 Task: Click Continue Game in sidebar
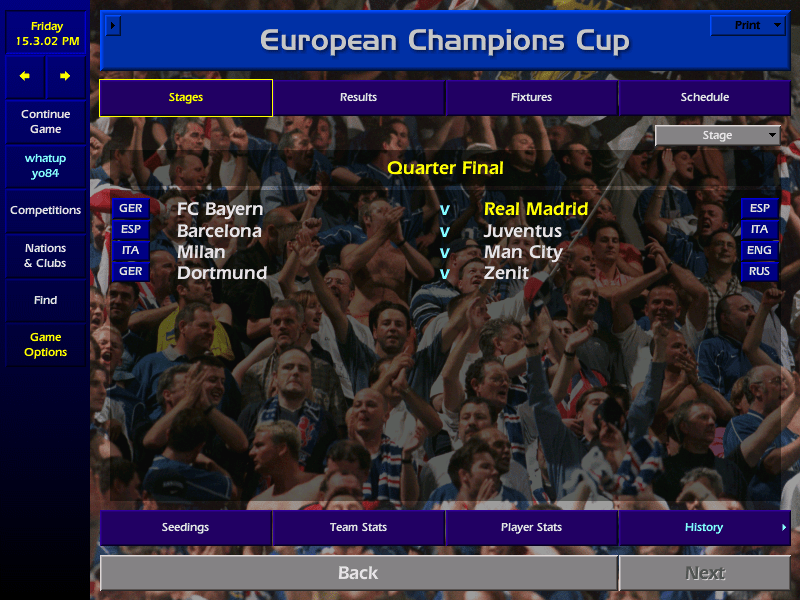[x=45, y=121]
